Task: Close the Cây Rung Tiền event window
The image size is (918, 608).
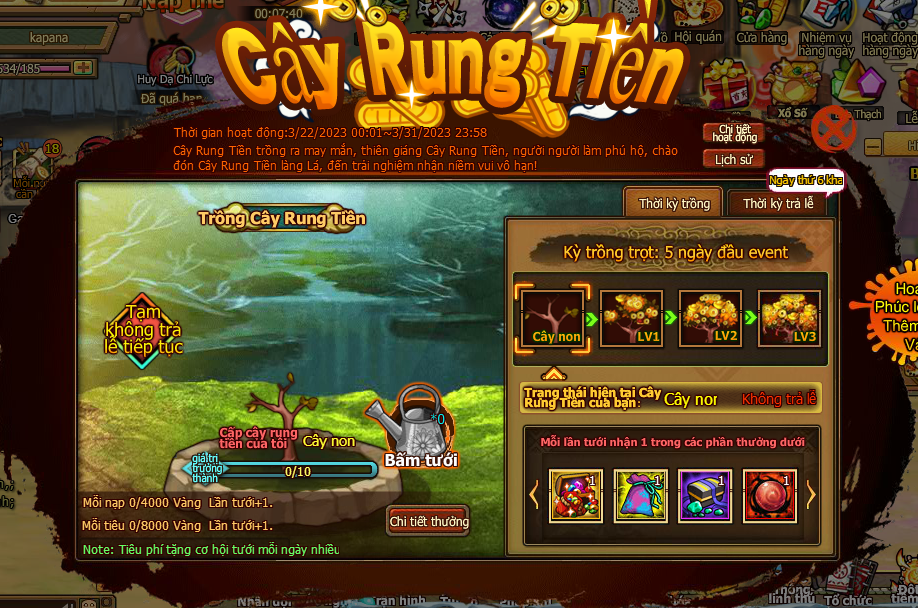Action: [833, 128]
